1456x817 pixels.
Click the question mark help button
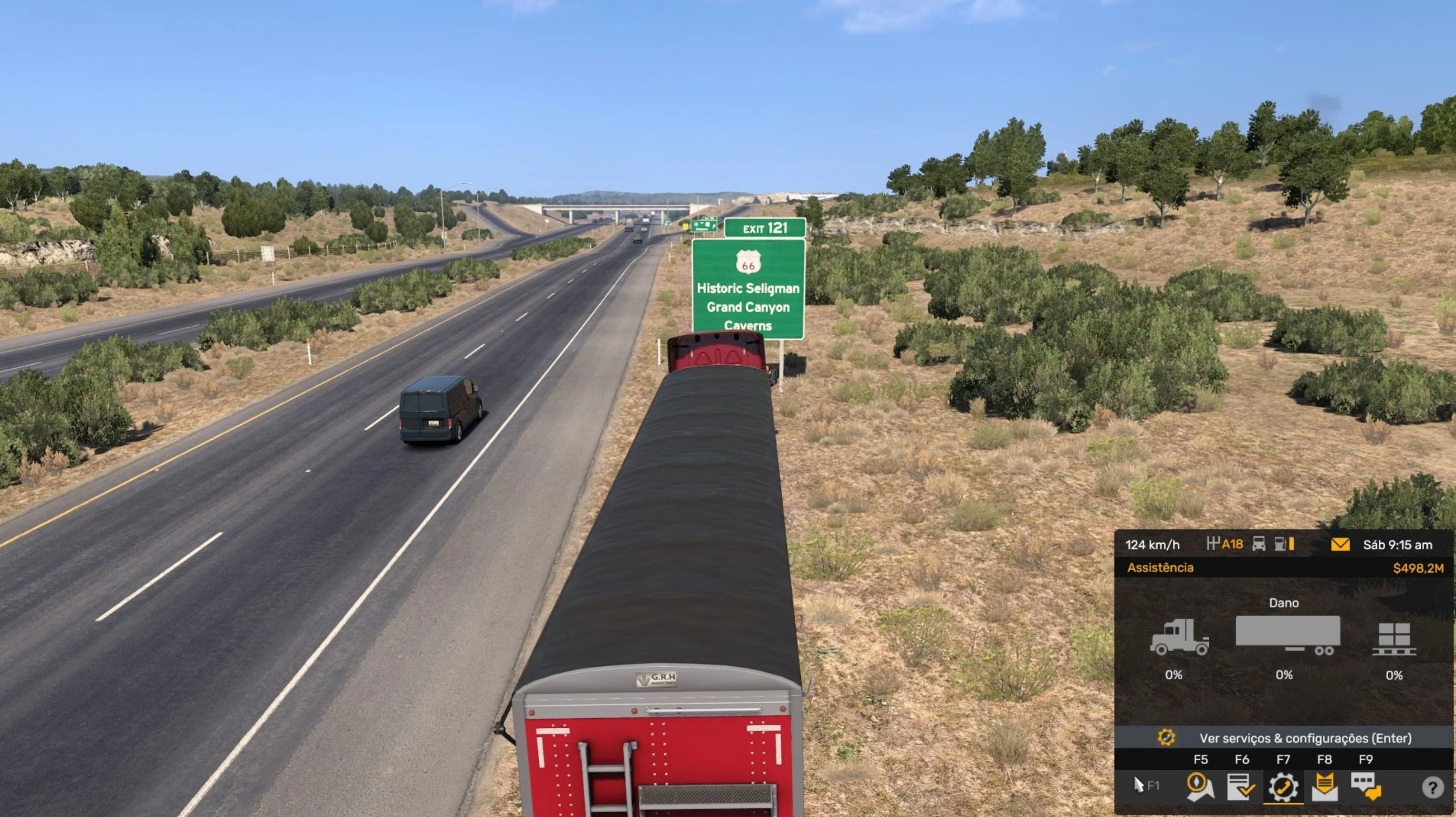pos(1432,787)
